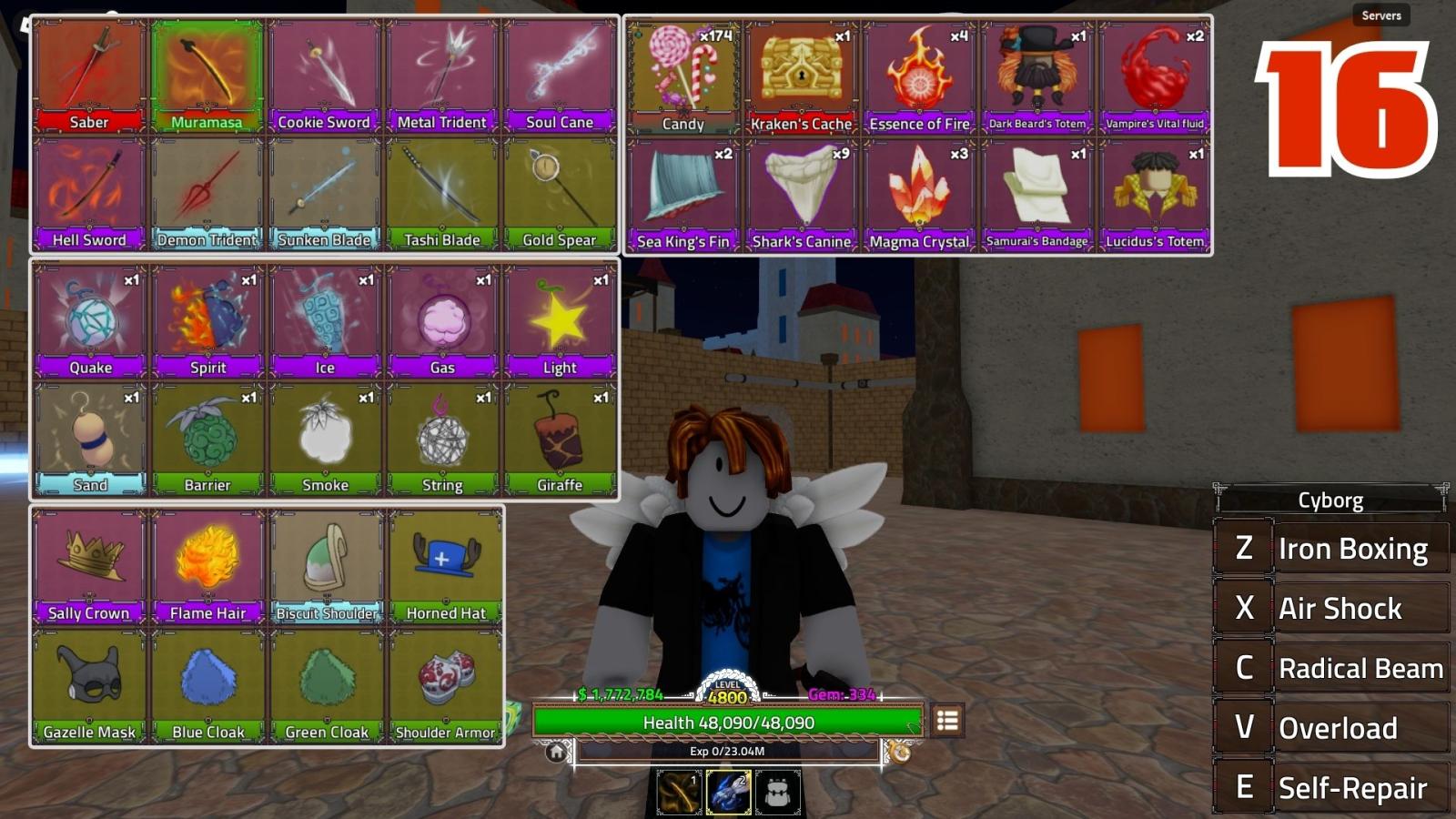Choose the Magma Crystal material

click(x=919, y=195)
